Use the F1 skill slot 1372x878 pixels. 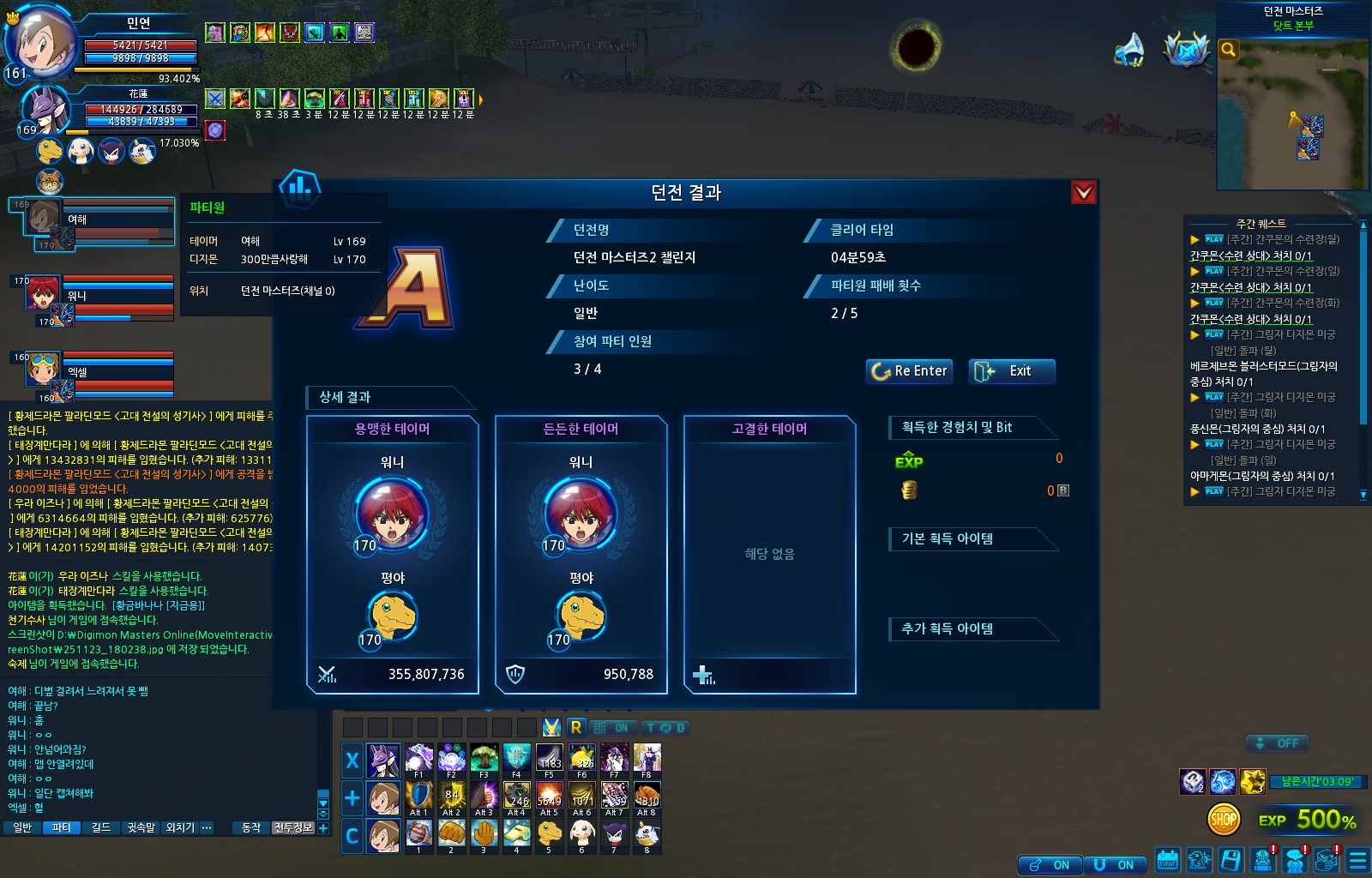(x=419, y=760)
